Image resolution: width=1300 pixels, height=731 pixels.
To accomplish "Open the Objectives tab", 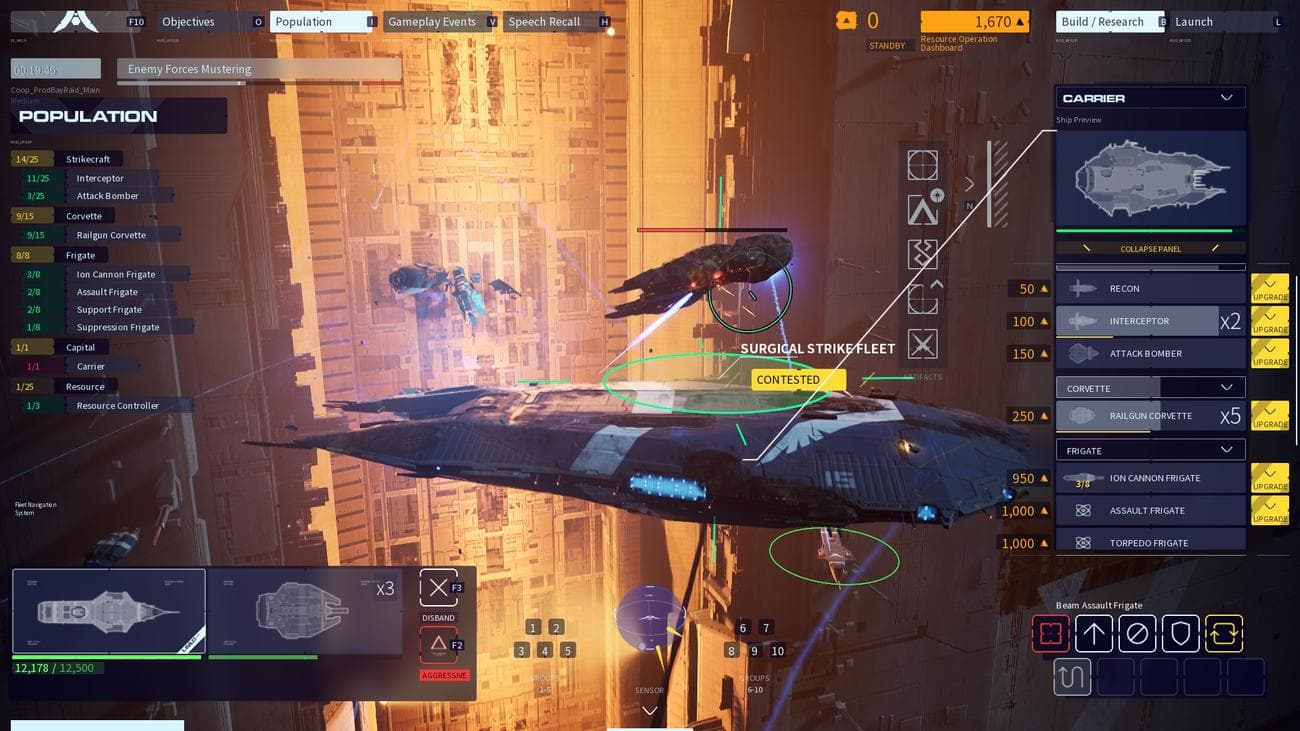I will pyautogui.click(x=188, y=21).
